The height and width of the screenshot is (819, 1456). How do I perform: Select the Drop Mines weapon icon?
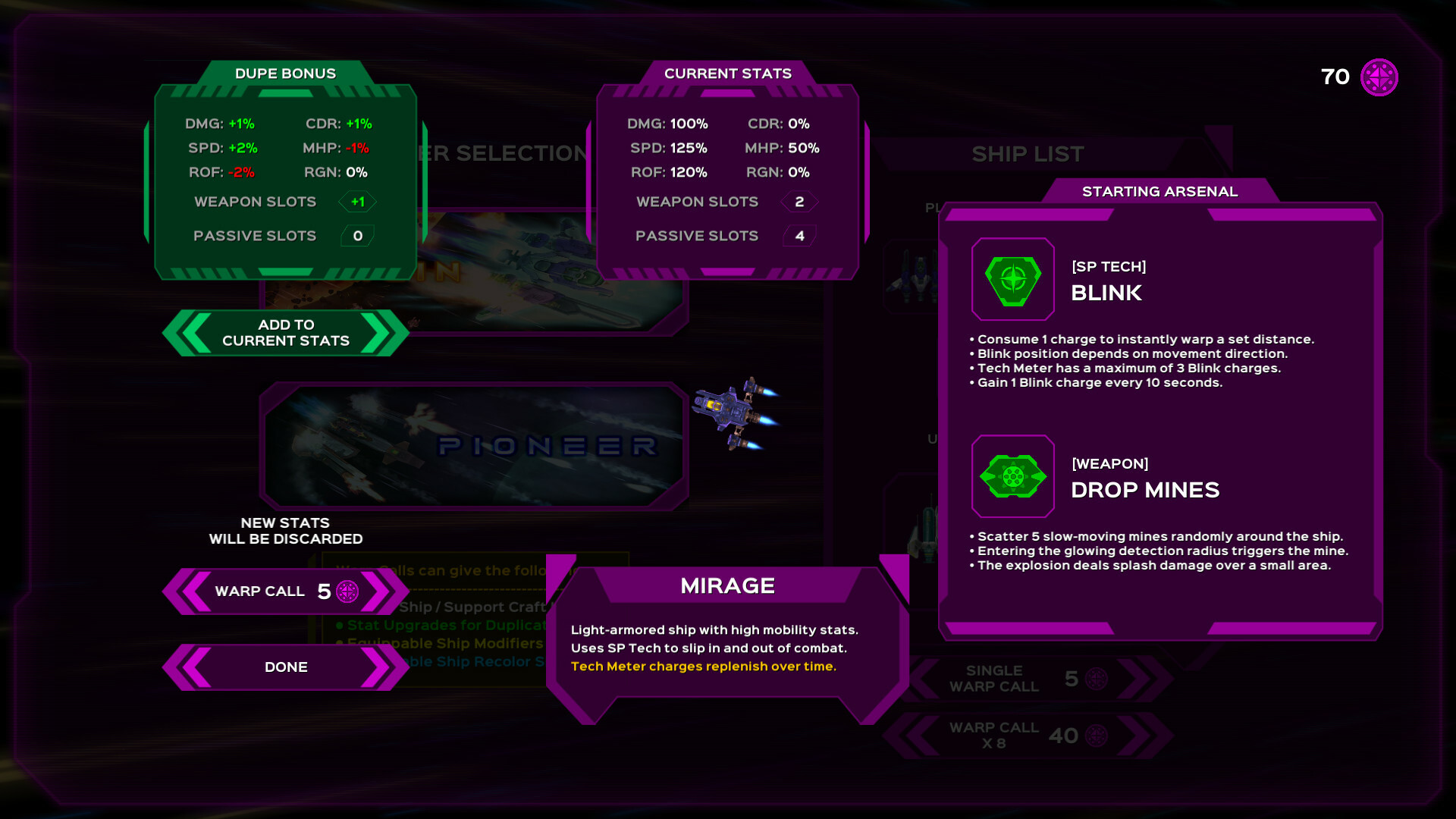coord(1013,477)
